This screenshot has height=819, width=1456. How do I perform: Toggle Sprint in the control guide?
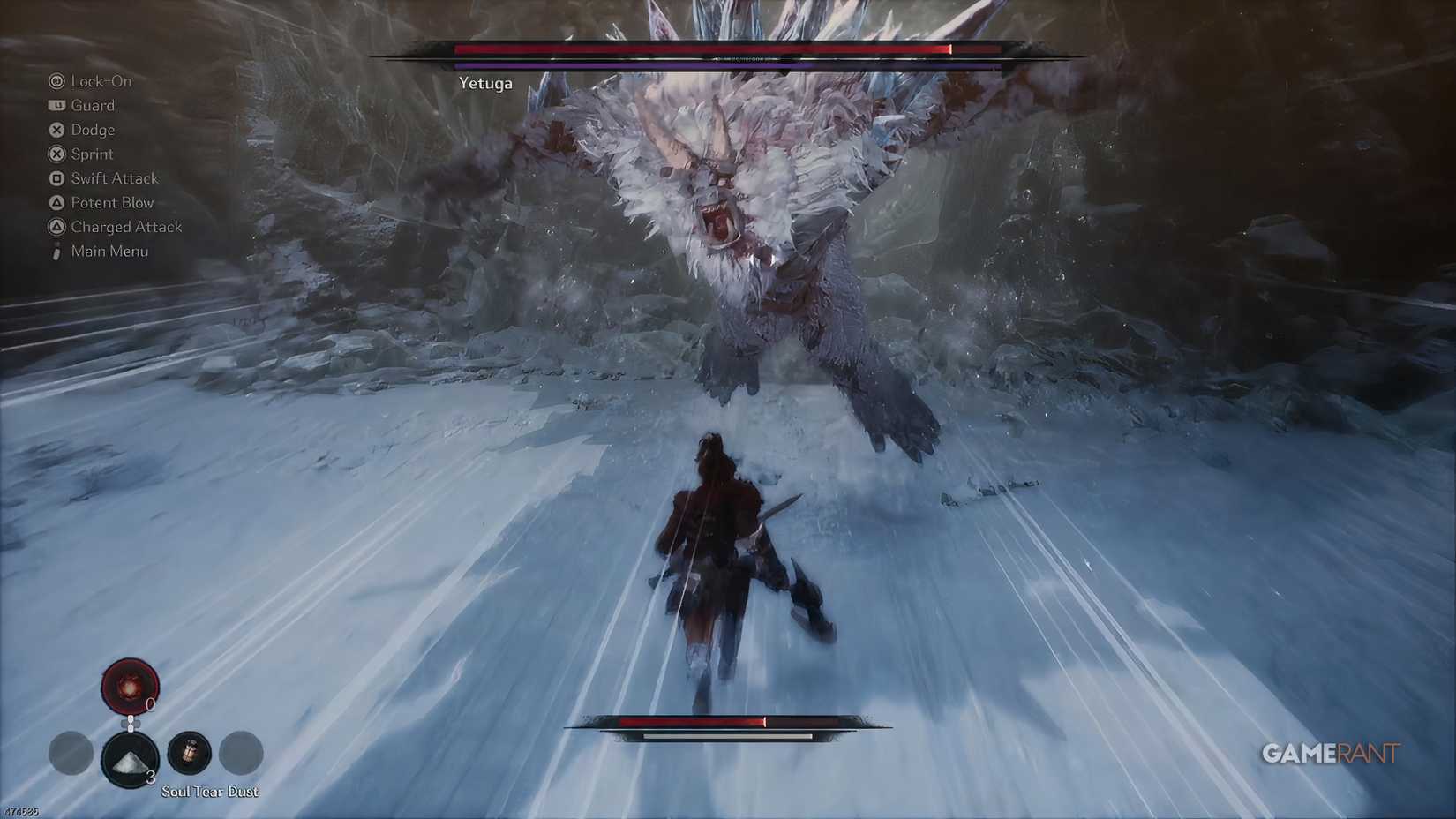click(x=92, y=154)
